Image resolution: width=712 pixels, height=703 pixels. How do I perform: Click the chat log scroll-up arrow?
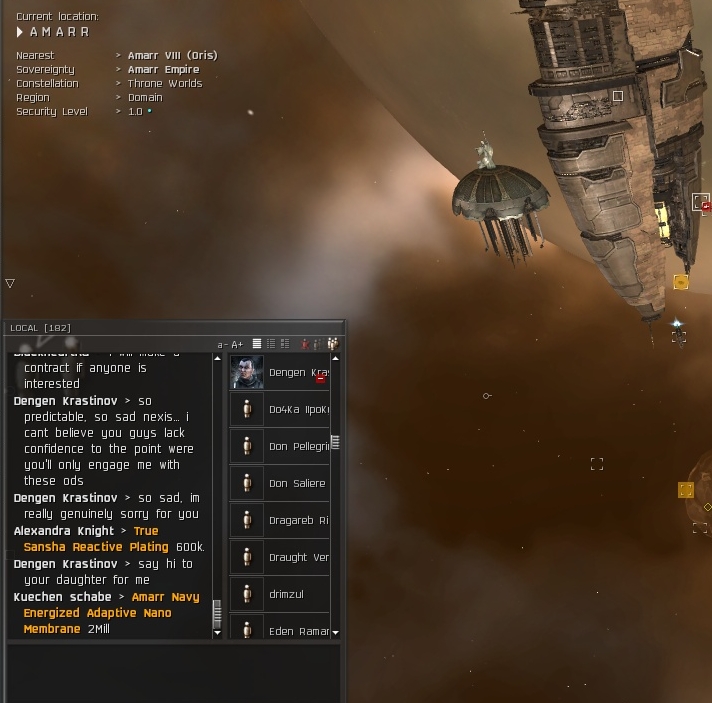217,358
